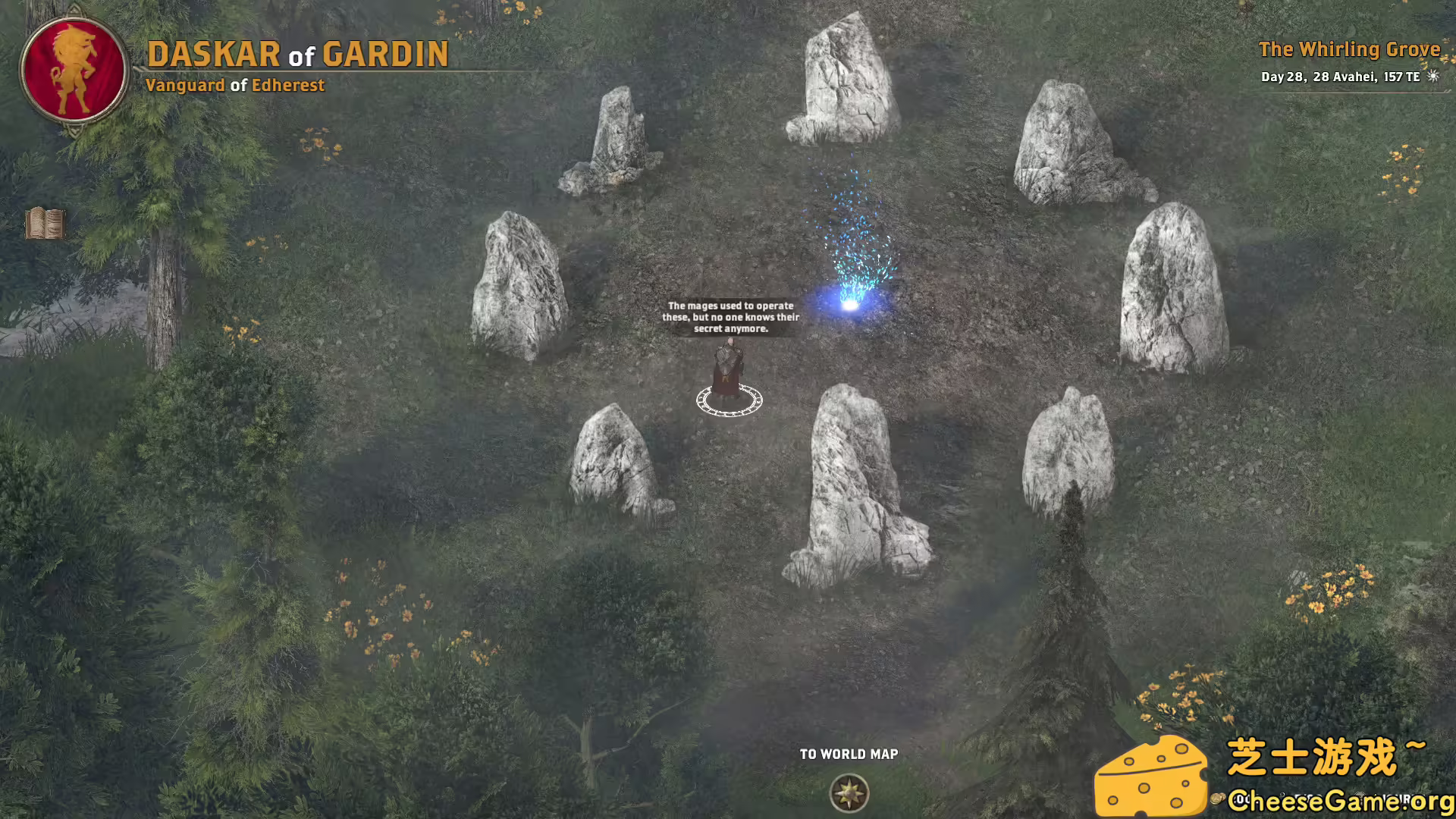Click the tooltip about the mages' secret
1456x819 pixels.
point(730,317)
